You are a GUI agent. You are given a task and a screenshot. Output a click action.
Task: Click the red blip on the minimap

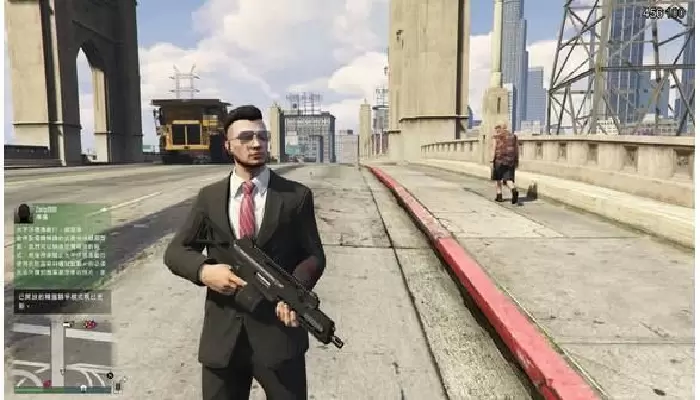point(89,325)
